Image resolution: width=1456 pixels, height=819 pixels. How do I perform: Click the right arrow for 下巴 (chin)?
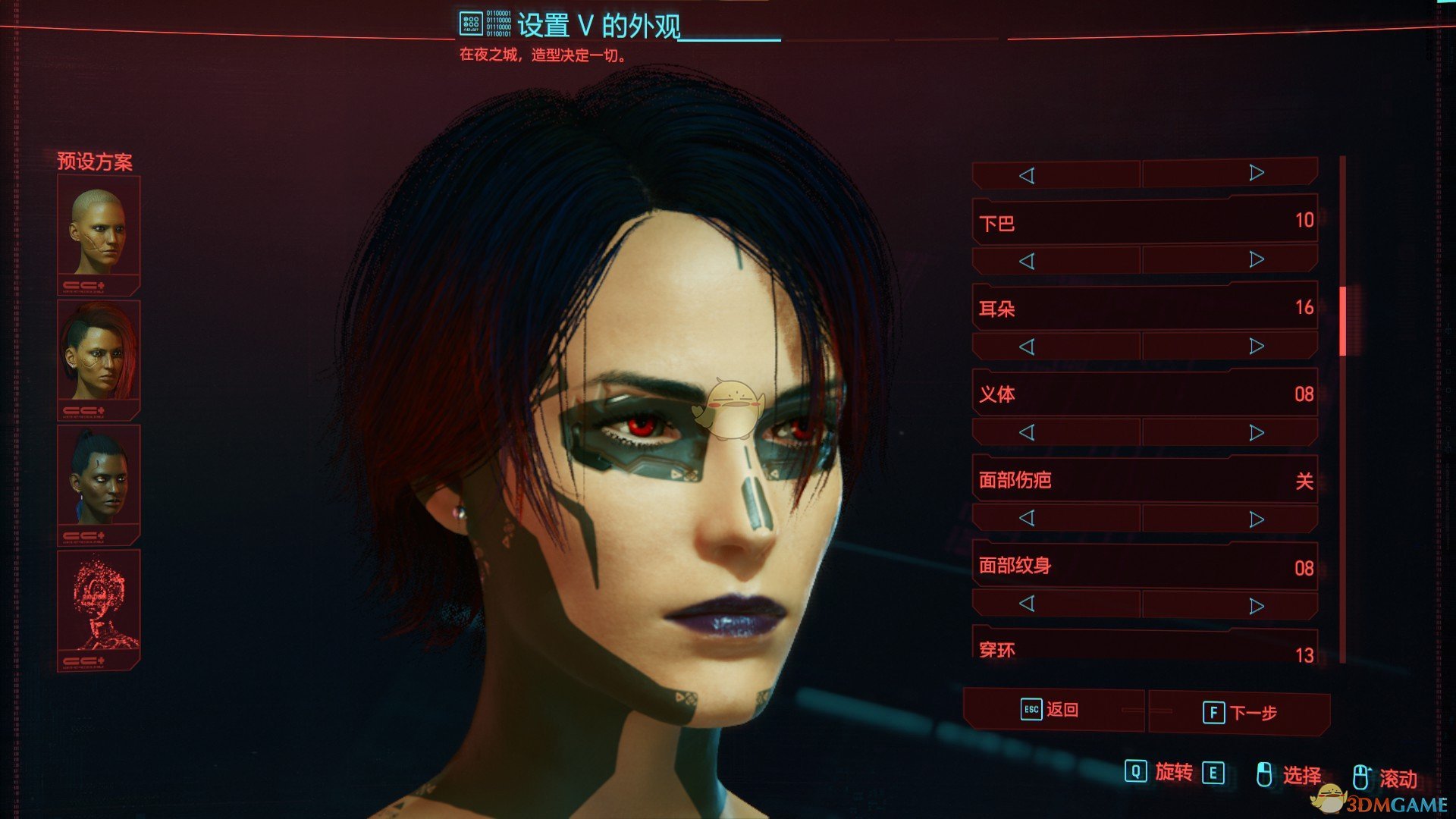coord(1257,259)
